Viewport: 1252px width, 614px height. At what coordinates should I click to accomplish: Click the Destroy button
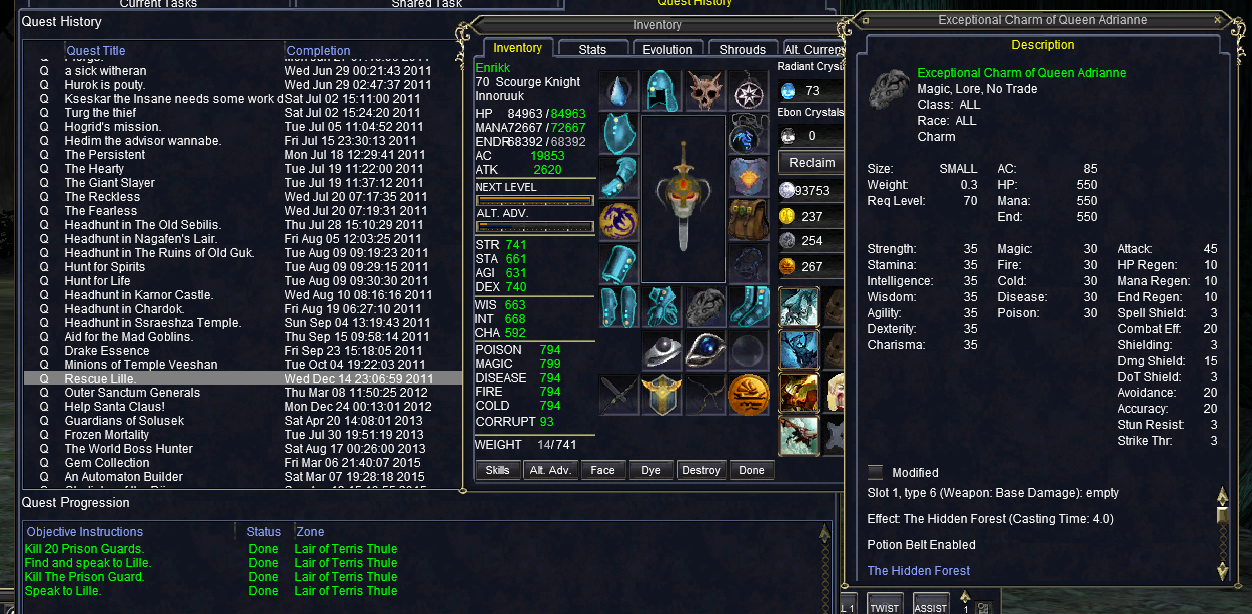click(x=701, y=470)
